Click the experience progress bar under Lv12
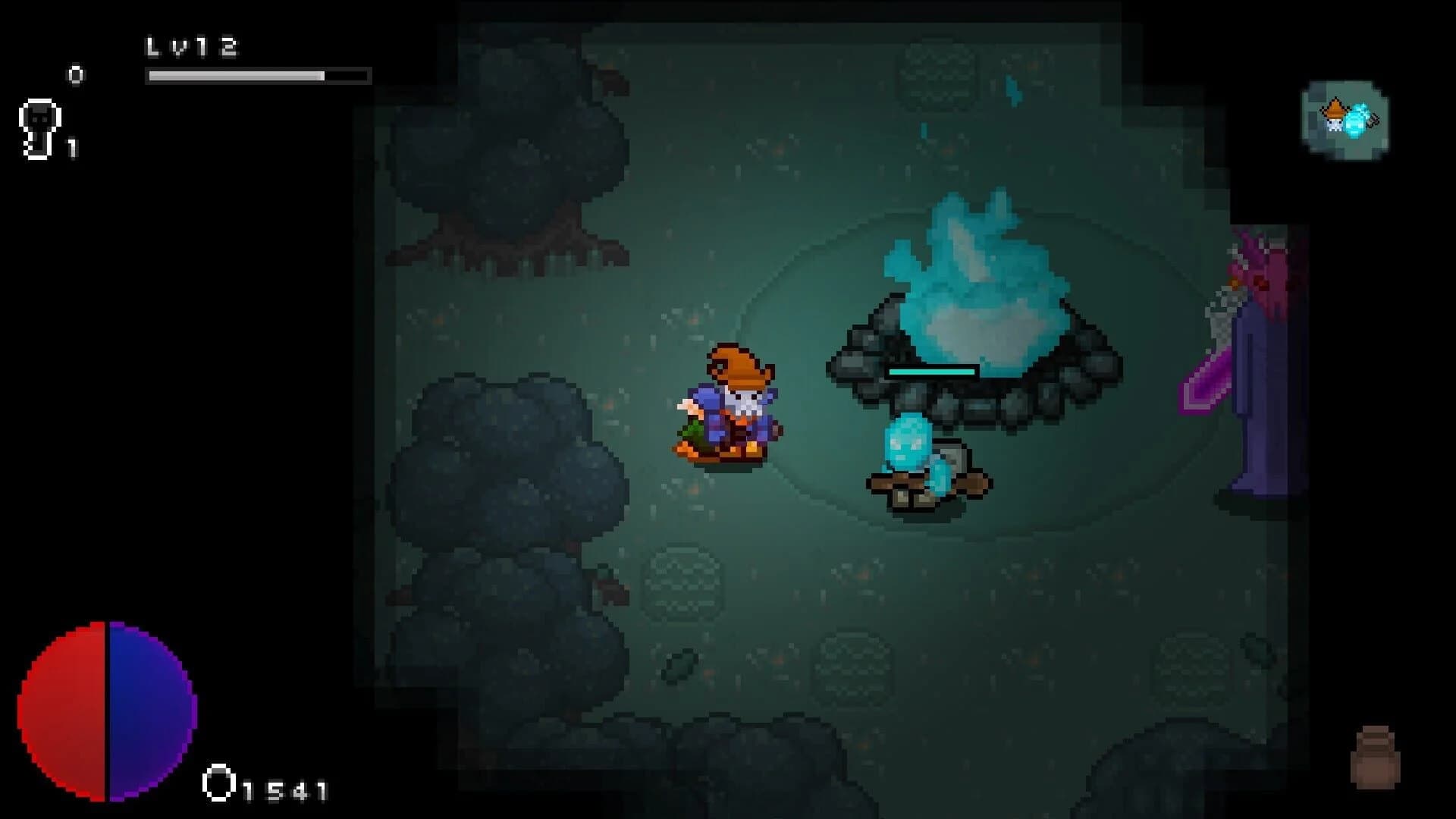Image resolution: width=1456 pixels, height=819 pixels. pos(258,76)
